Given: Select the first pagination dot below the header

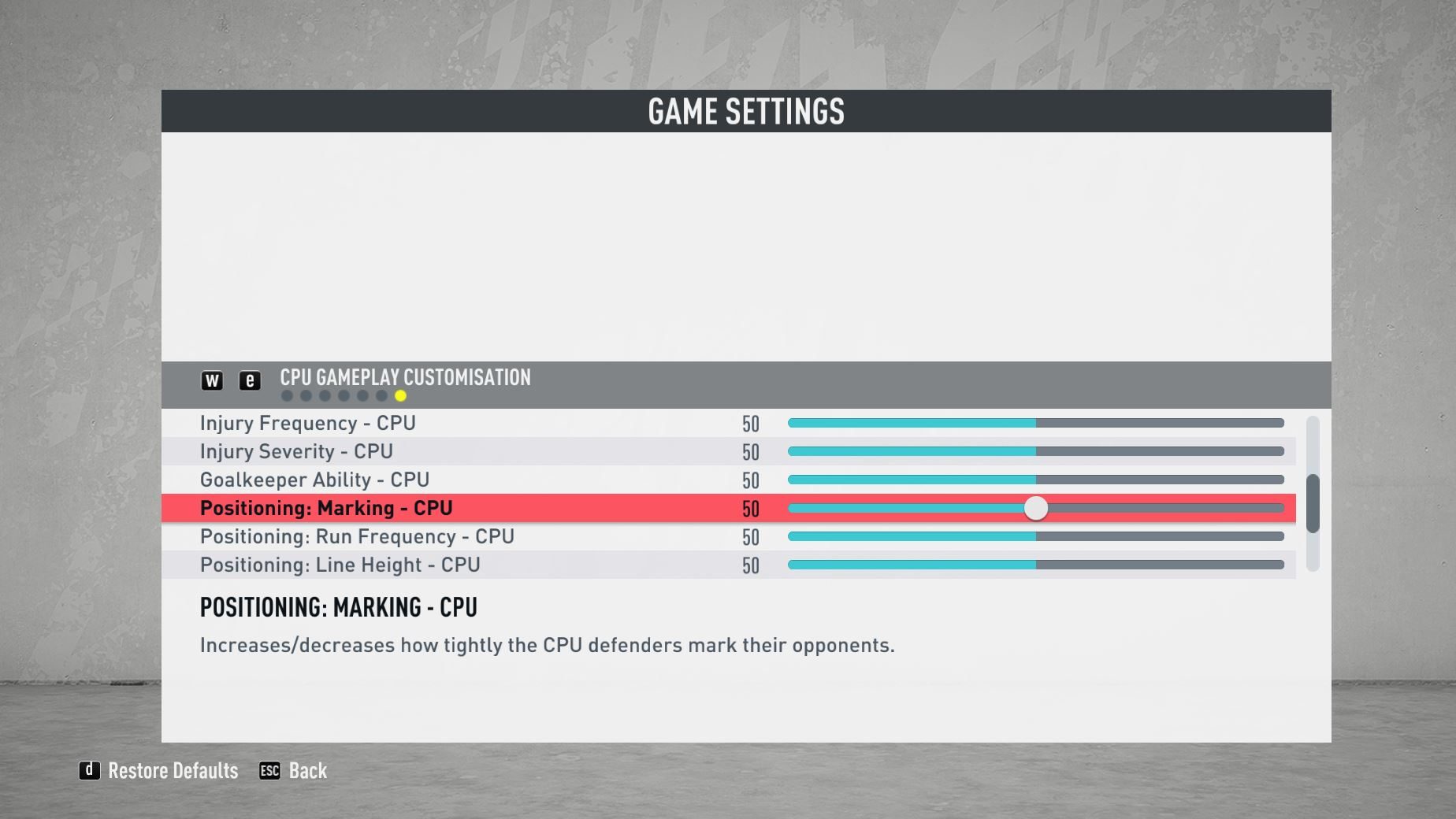Looking at the screenshot, I should tap(285, 395).
